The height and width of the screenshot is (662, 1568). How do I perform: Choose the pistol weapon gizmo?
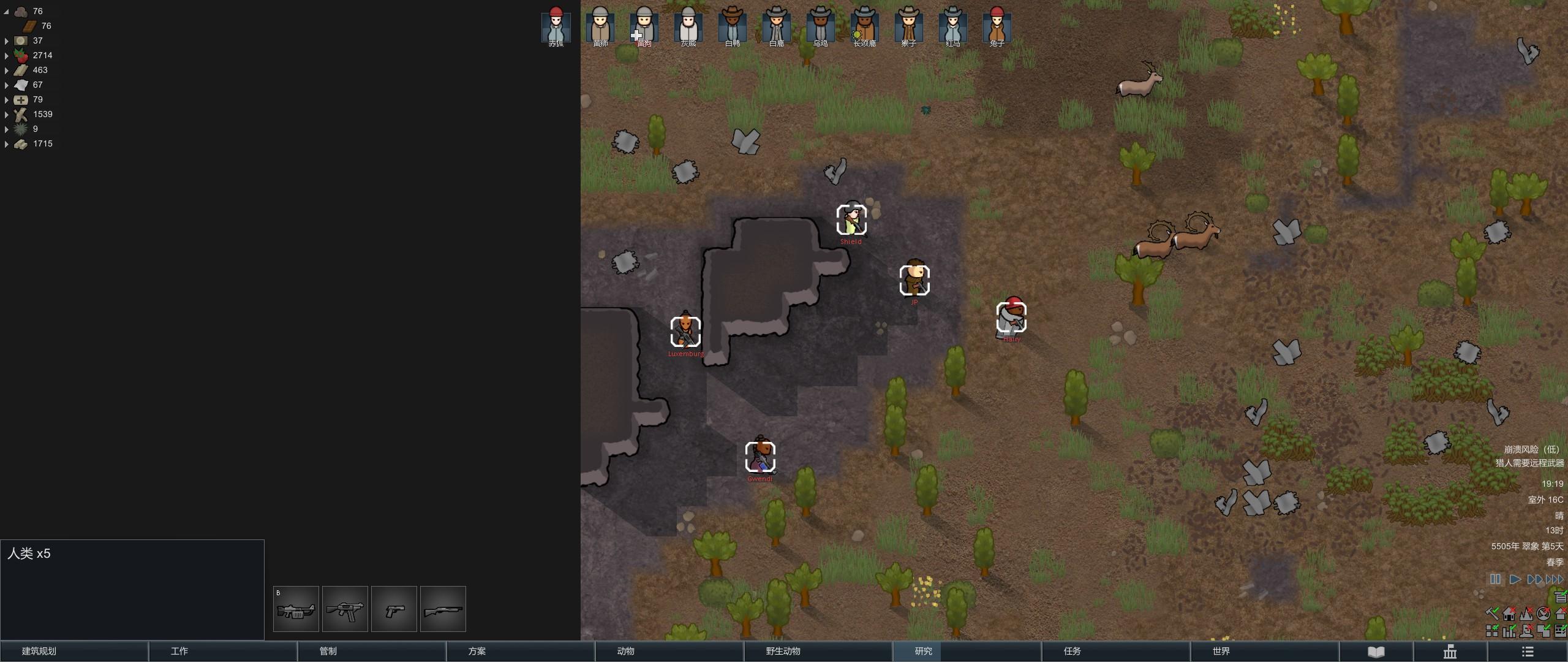pos(394,609)
